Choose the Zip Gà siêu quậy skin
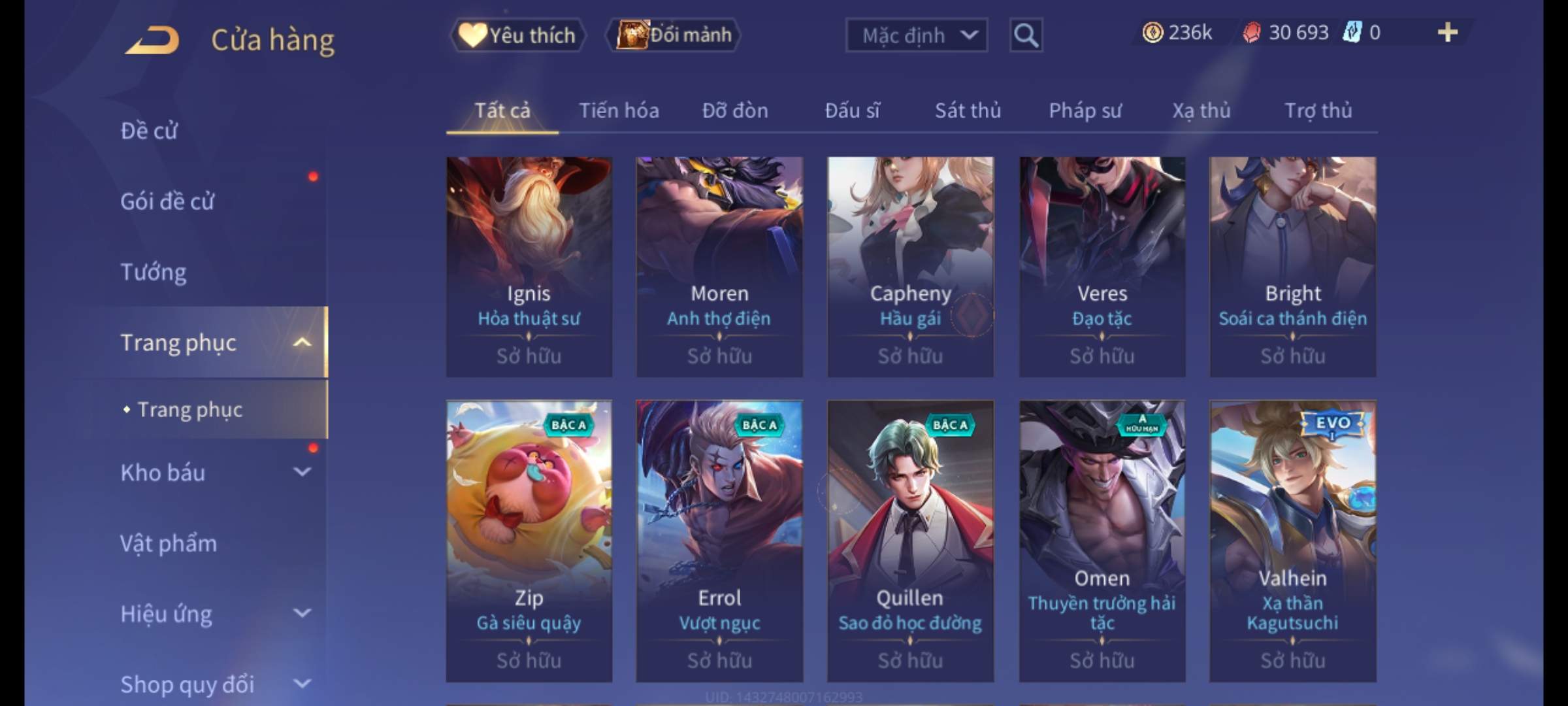 [x=529, y=541]
